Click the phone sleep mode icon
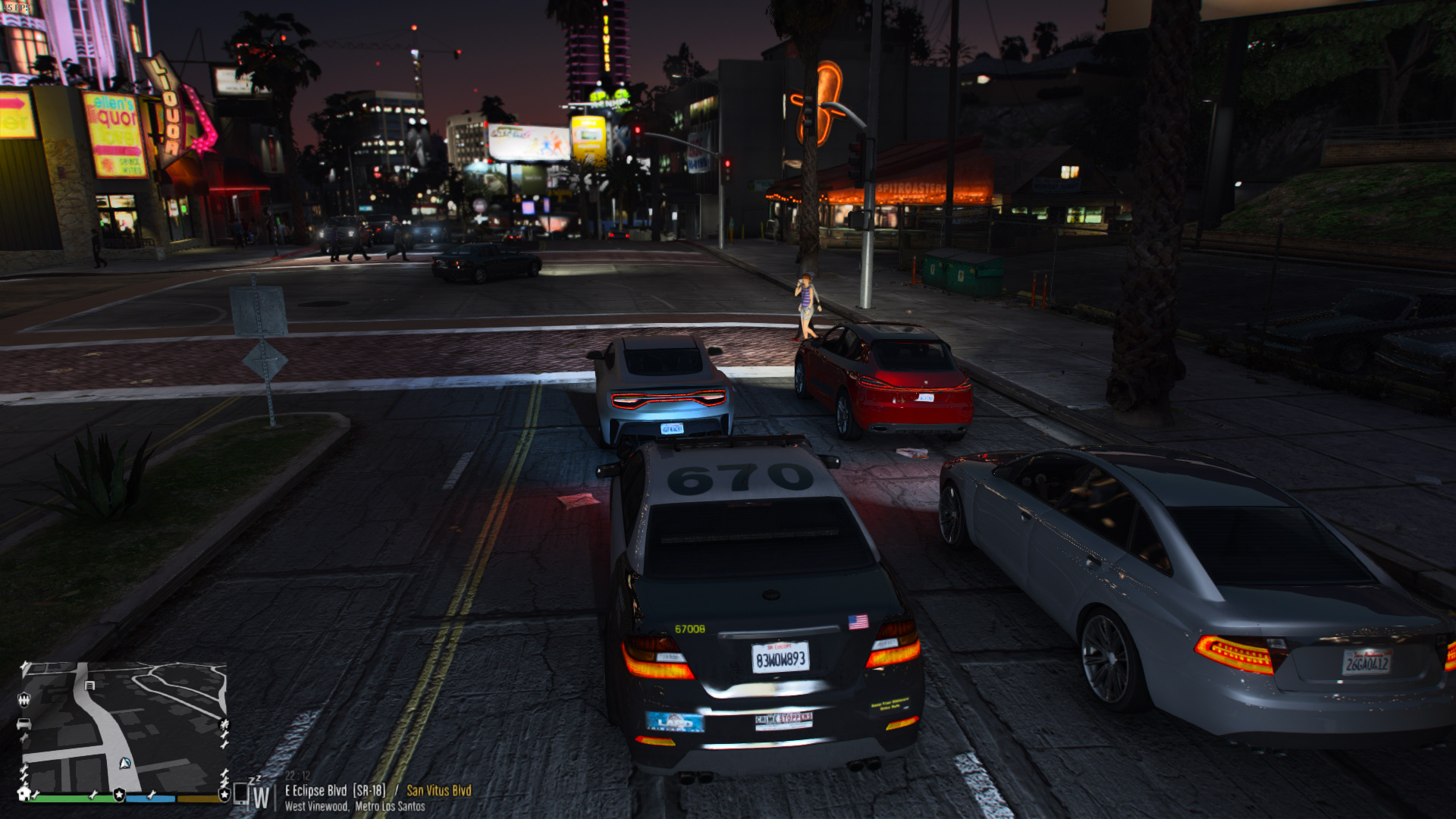Image resolution: width=1456 pixels, height=819 pixels. click(241, 792)
